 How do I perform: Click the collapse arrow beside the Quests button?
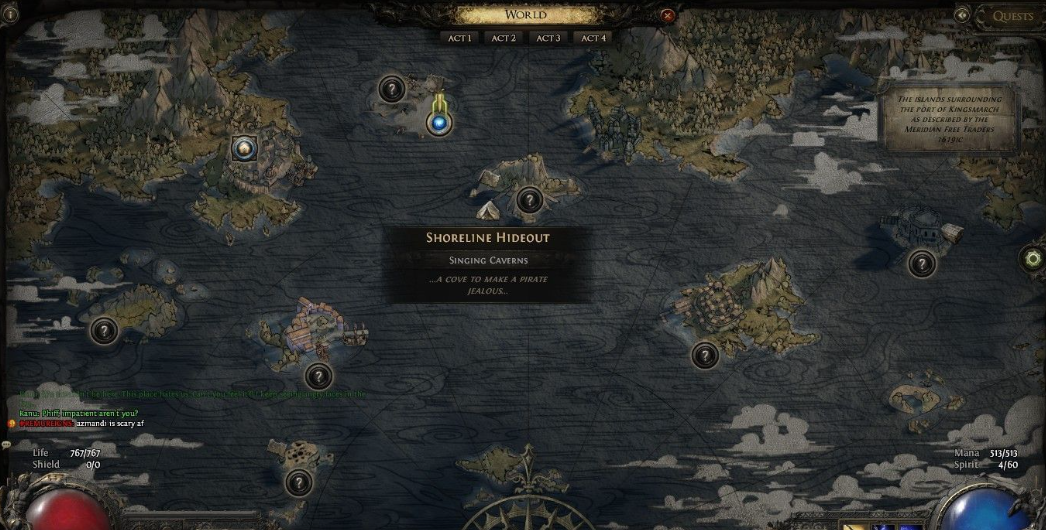(x=962, y=15)
